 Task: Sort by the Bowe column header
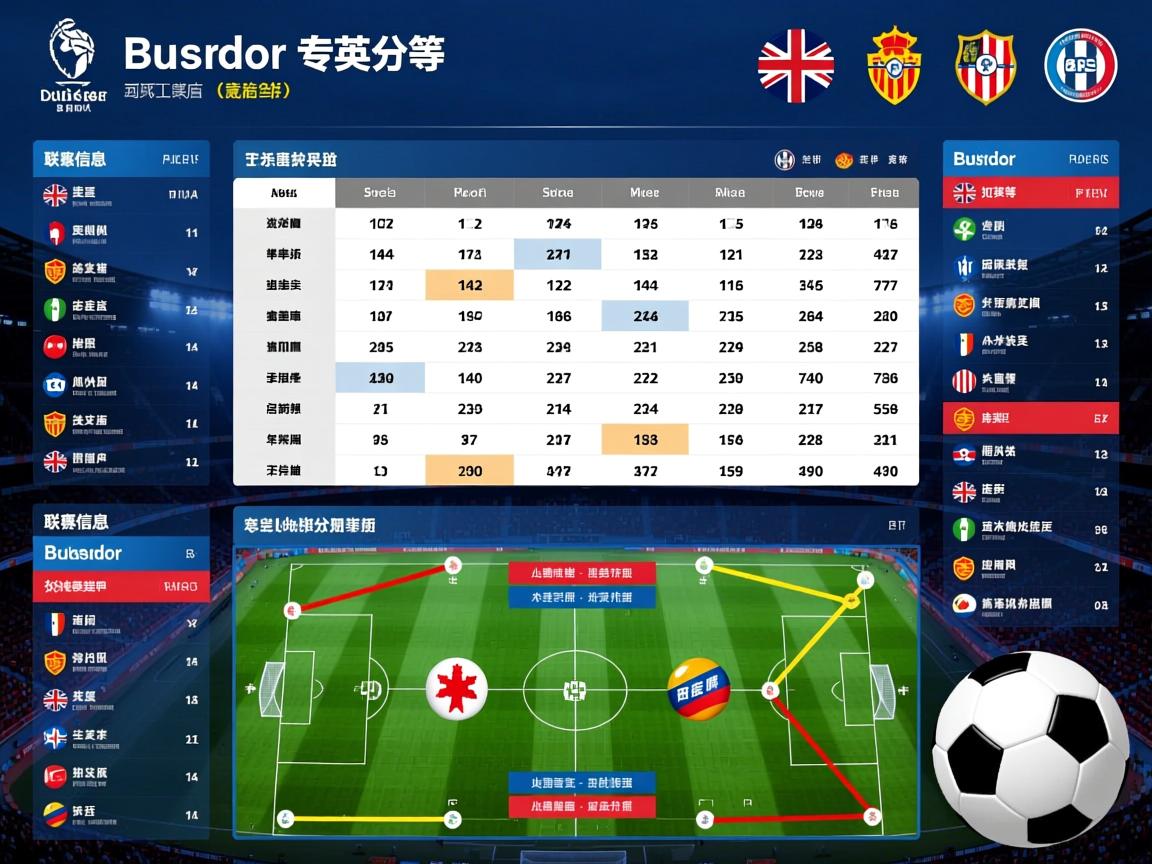click(x=809, y=193)
